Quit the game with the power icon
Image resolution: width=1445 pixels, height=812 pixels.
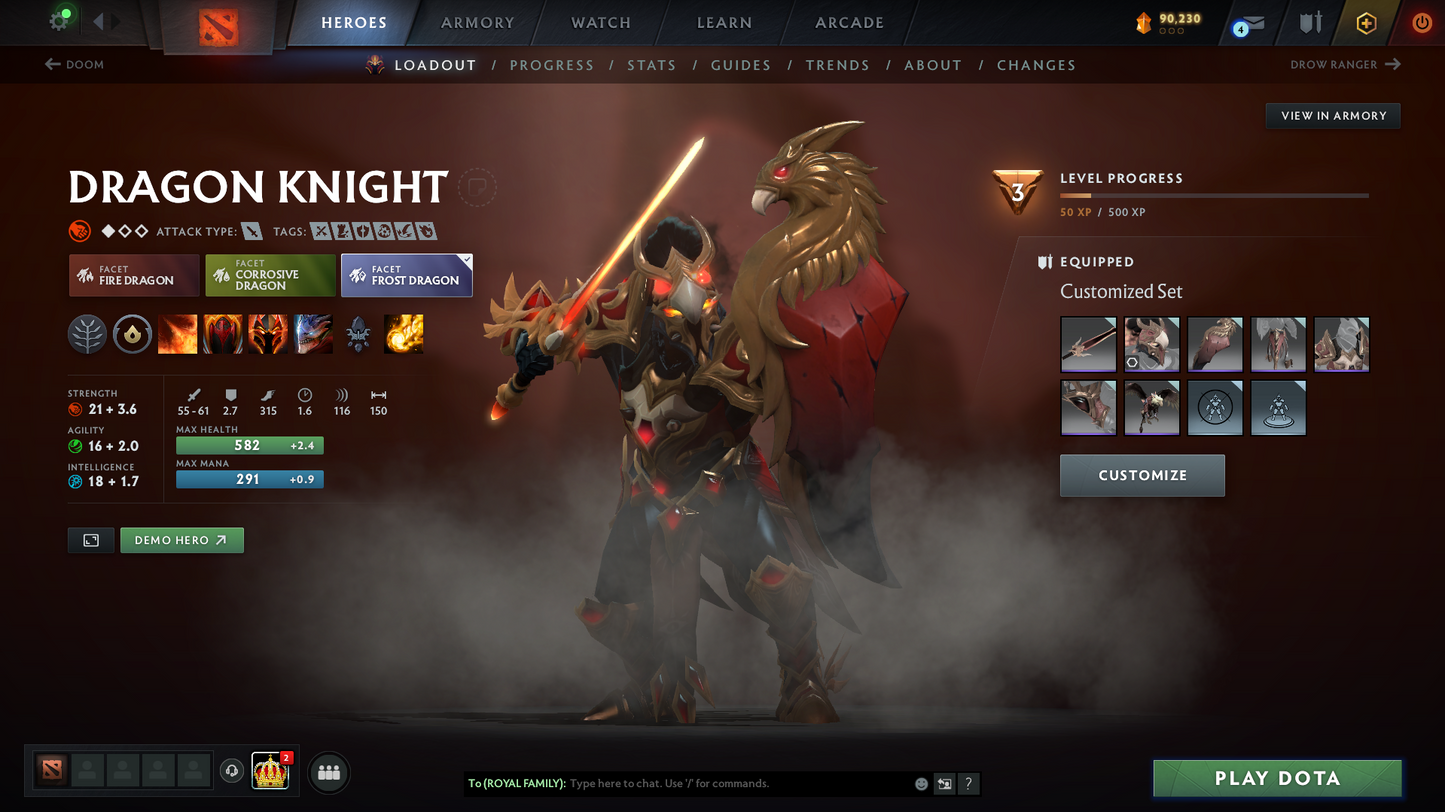coord(1421,22)
